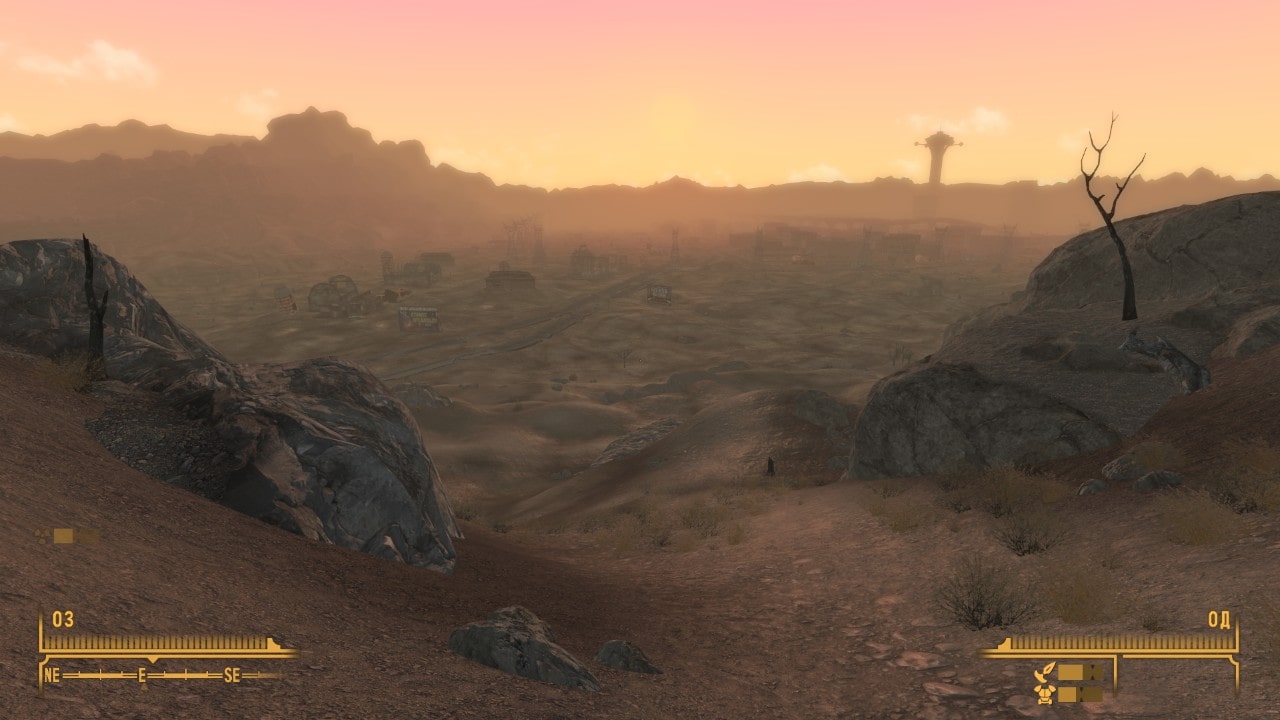
Task: Click the NE direction label on the compass
Action: (x=52, y=675)
